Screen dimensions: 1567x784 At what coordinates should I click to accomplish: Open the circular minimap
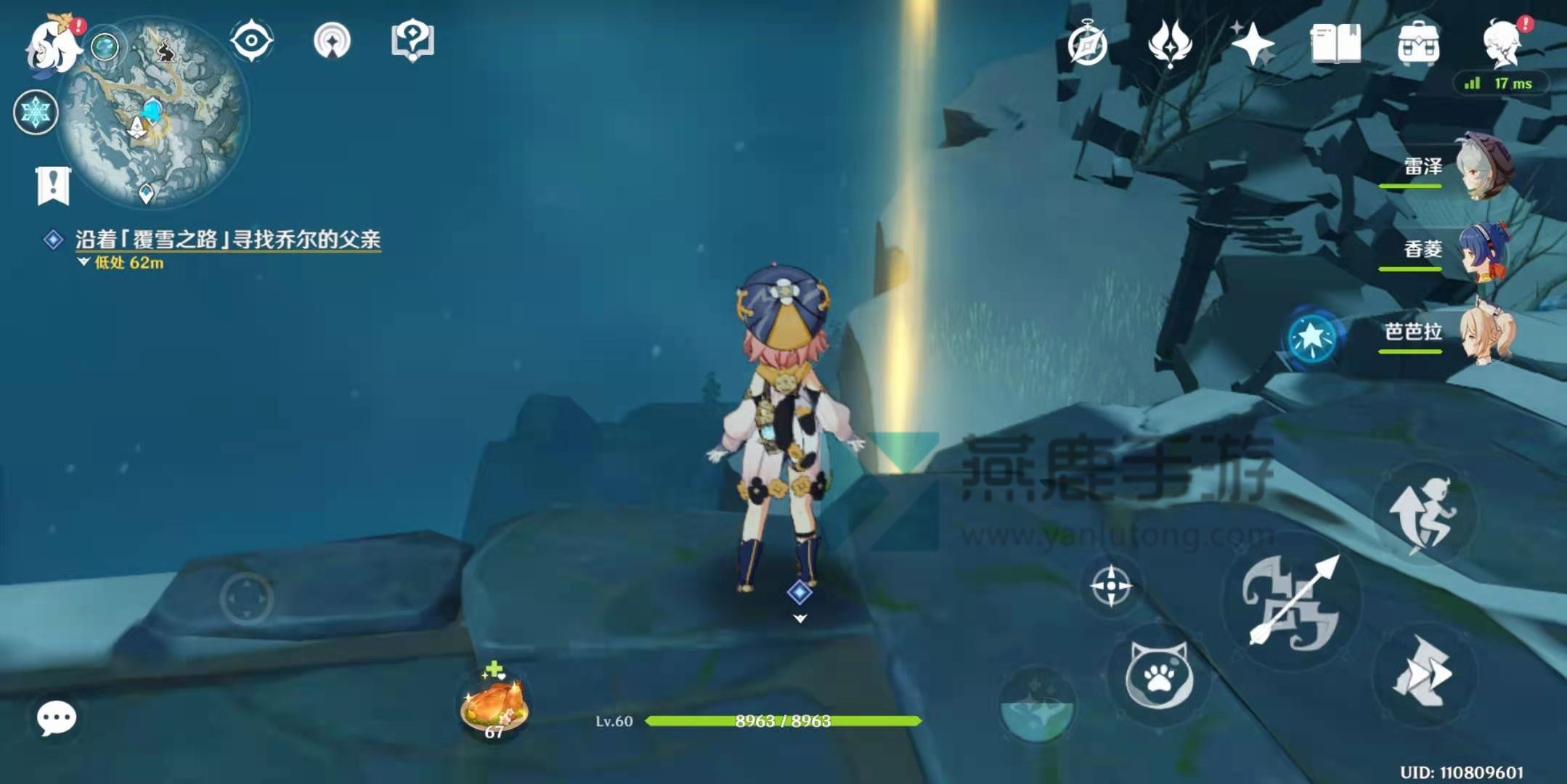(x=154, y=113)
